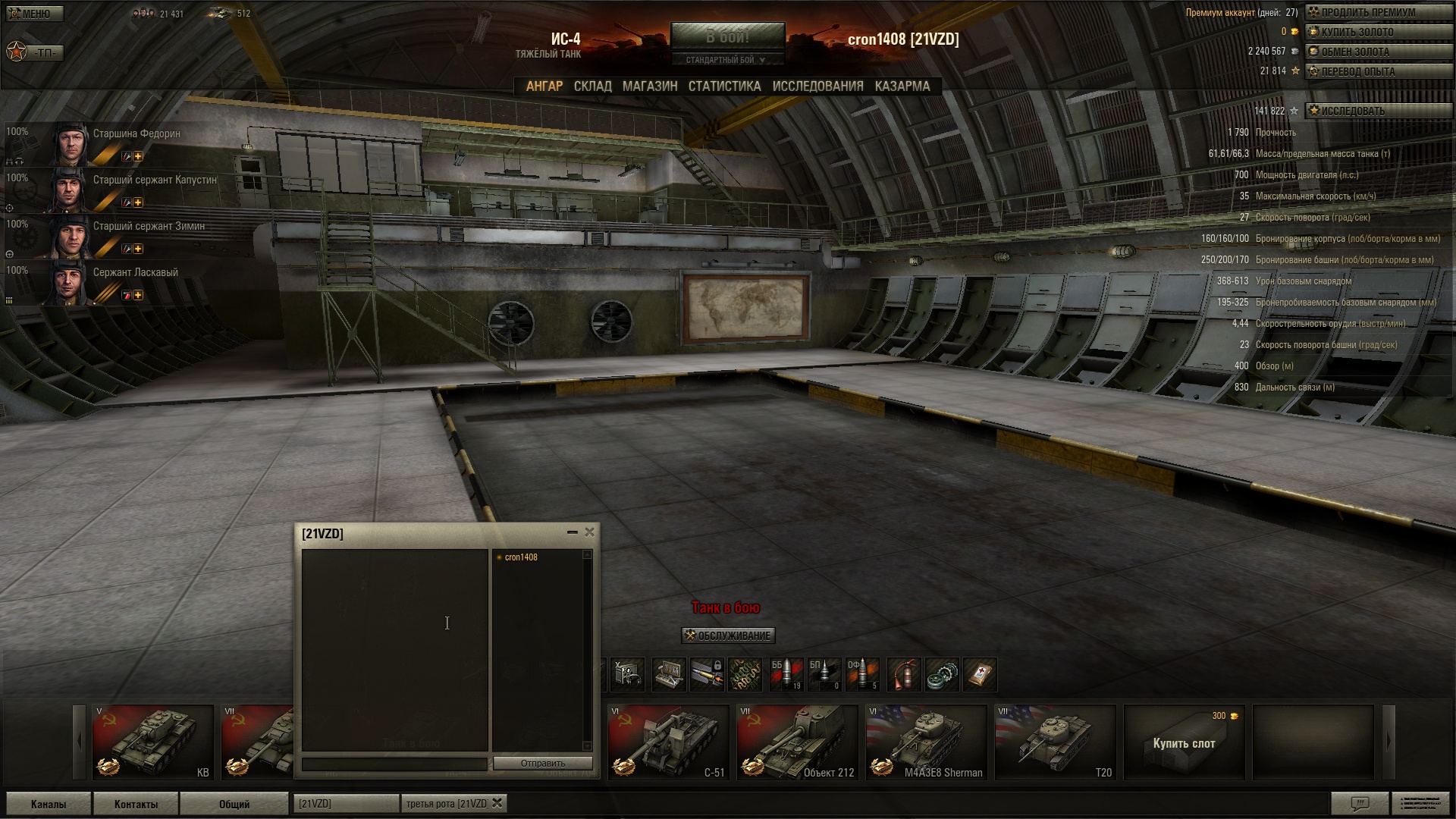Buy a new slot with Купить слот

click(1184, 743)
